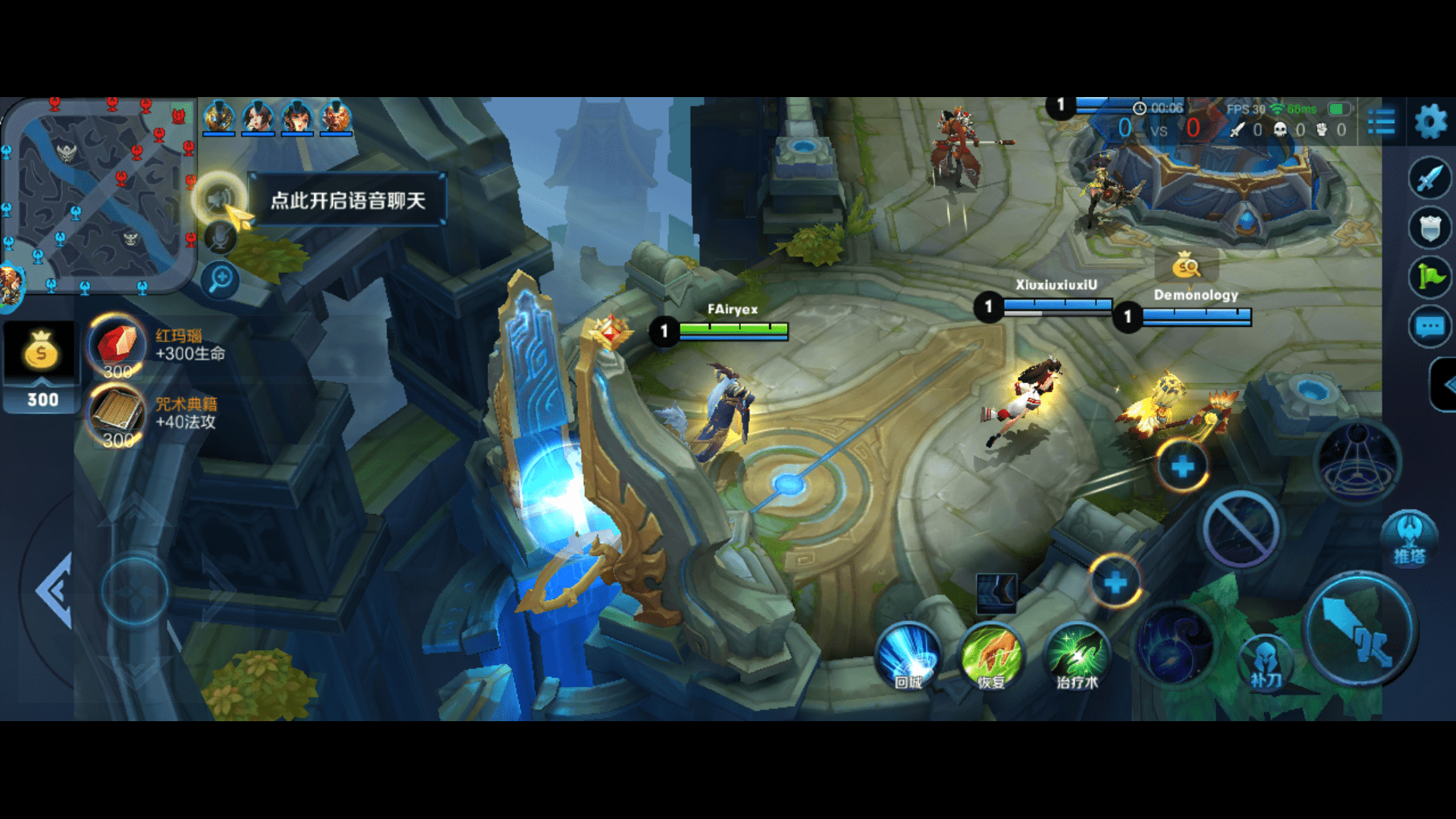Use the restore (恢复) skill
The width and height of the screenshot is (1456, 819).
point(991,657)
